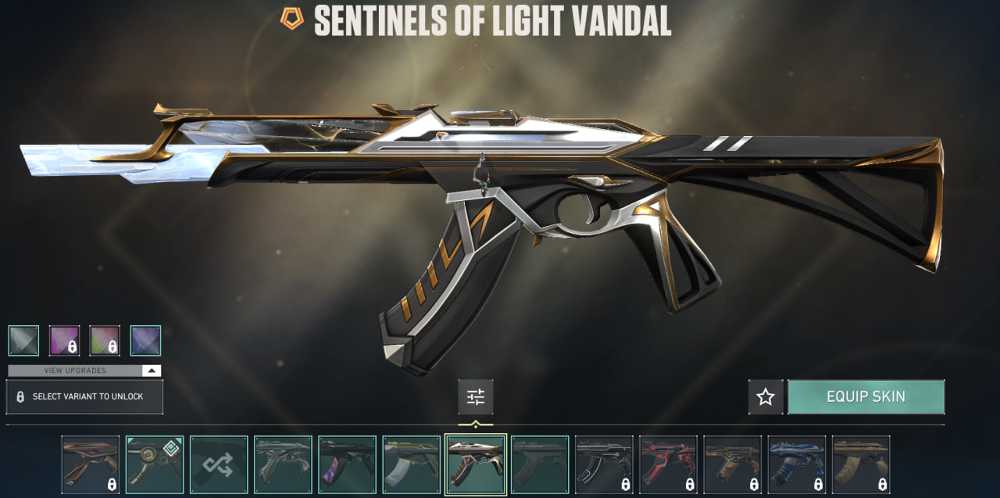This screenshot has width=1000, height=498.
Task: Choose the locked pink variant swatch
Action: pos(64,340)
